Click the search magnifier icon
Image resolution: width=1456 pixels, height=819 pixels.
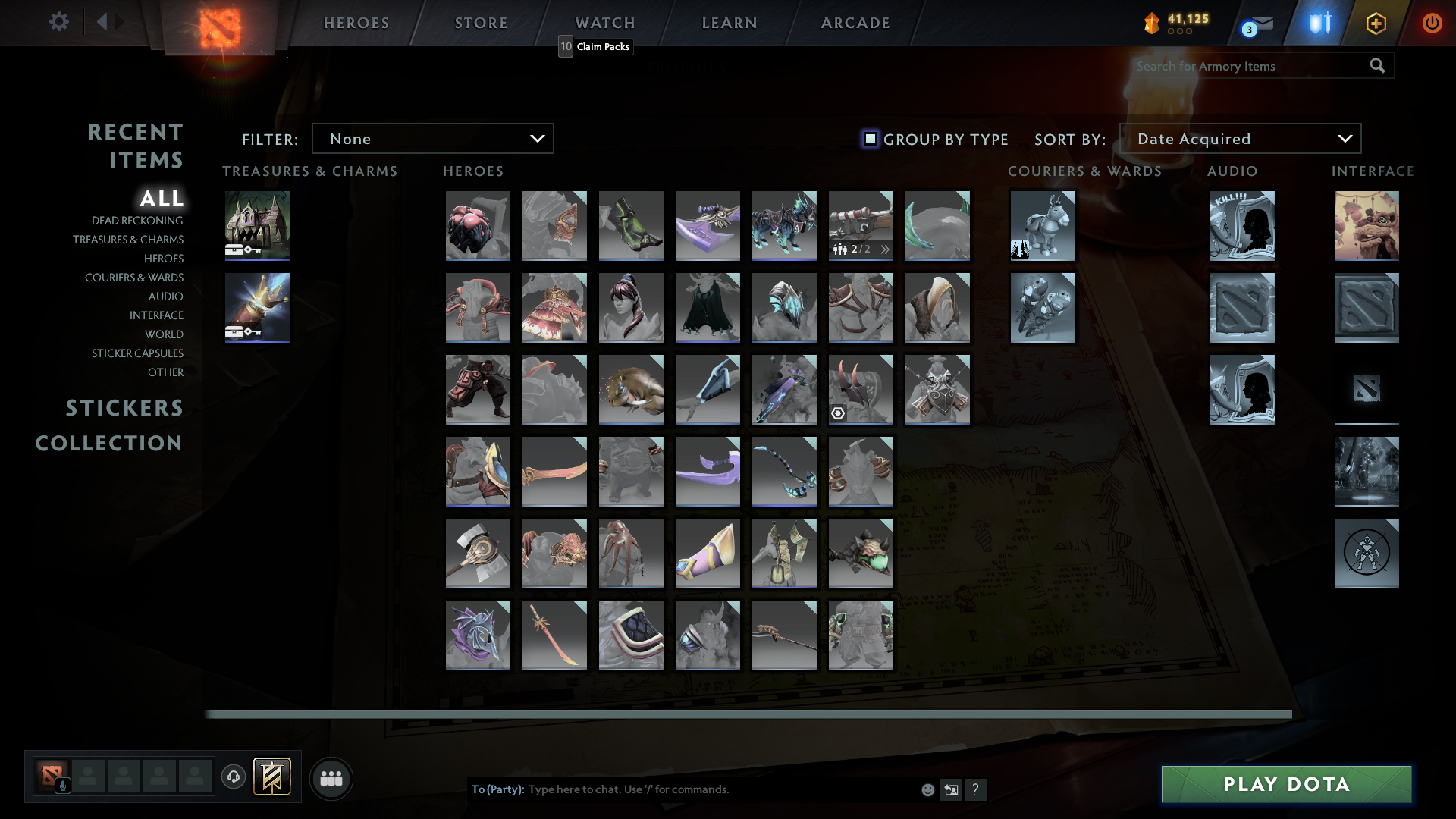[x=1376, y=66]
